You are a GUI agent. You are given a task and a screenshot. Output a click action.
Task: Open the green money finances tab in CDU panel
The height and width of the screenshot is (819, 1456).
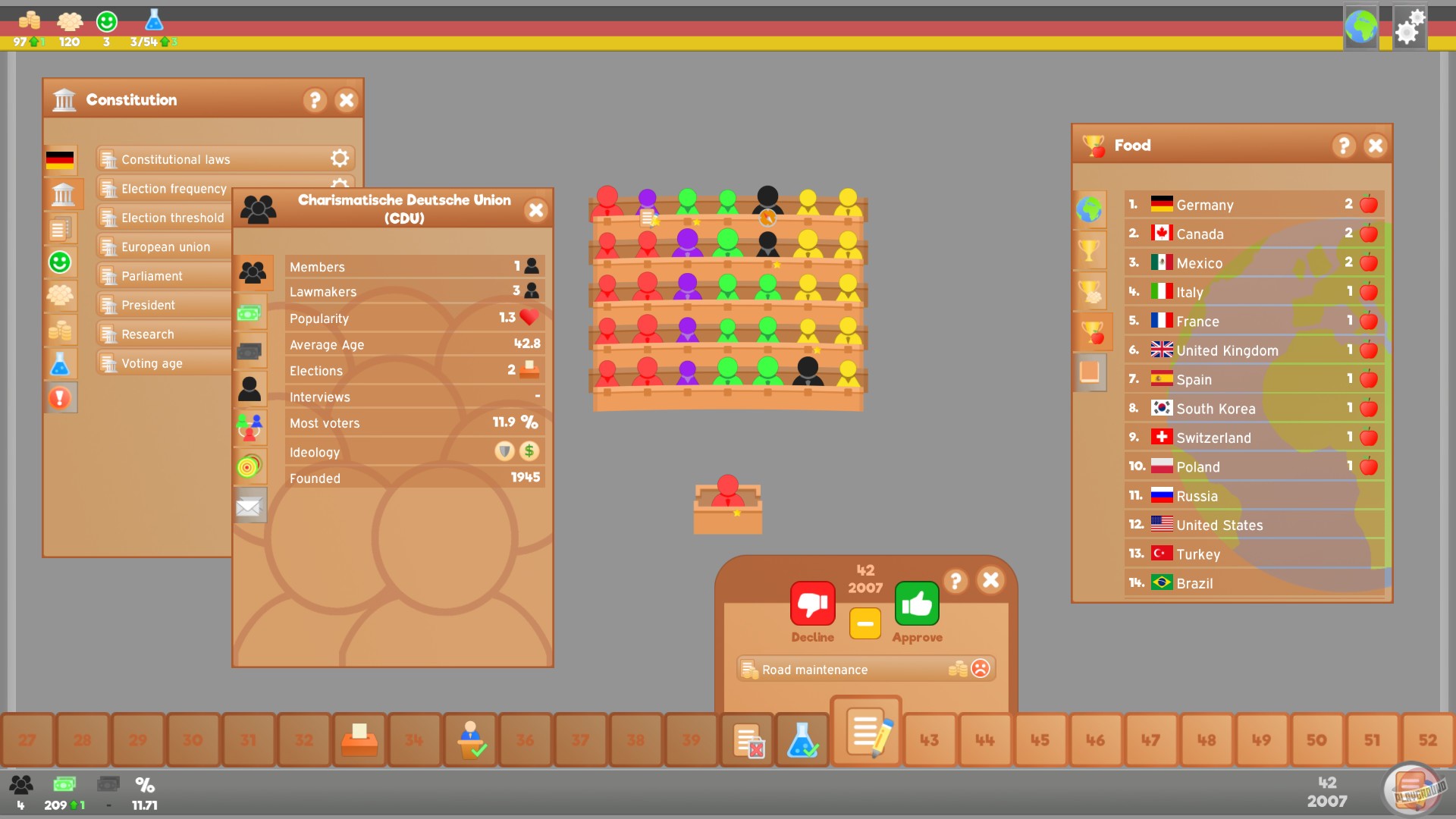pyautogui.click(x=250, y=312)
